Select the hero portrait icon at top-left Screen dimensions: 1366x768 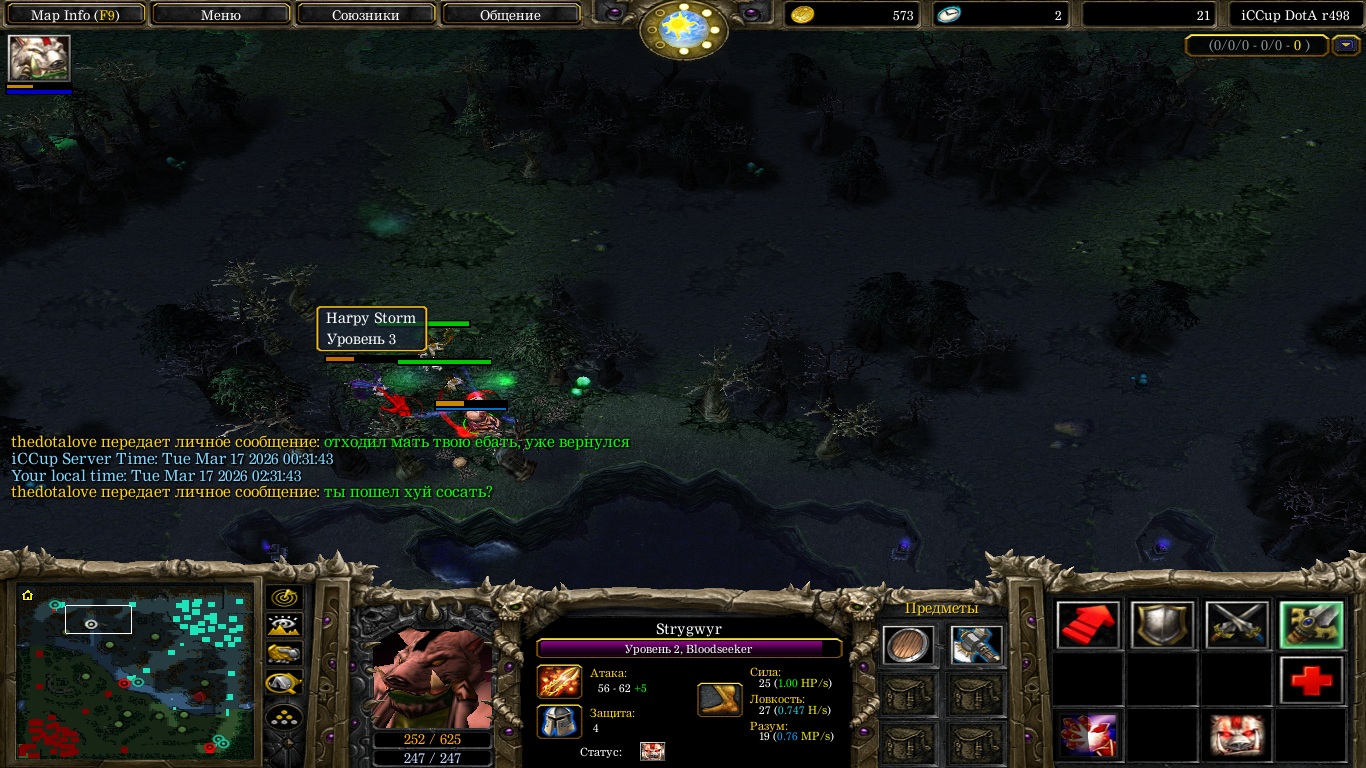click(x=40, y=58)
